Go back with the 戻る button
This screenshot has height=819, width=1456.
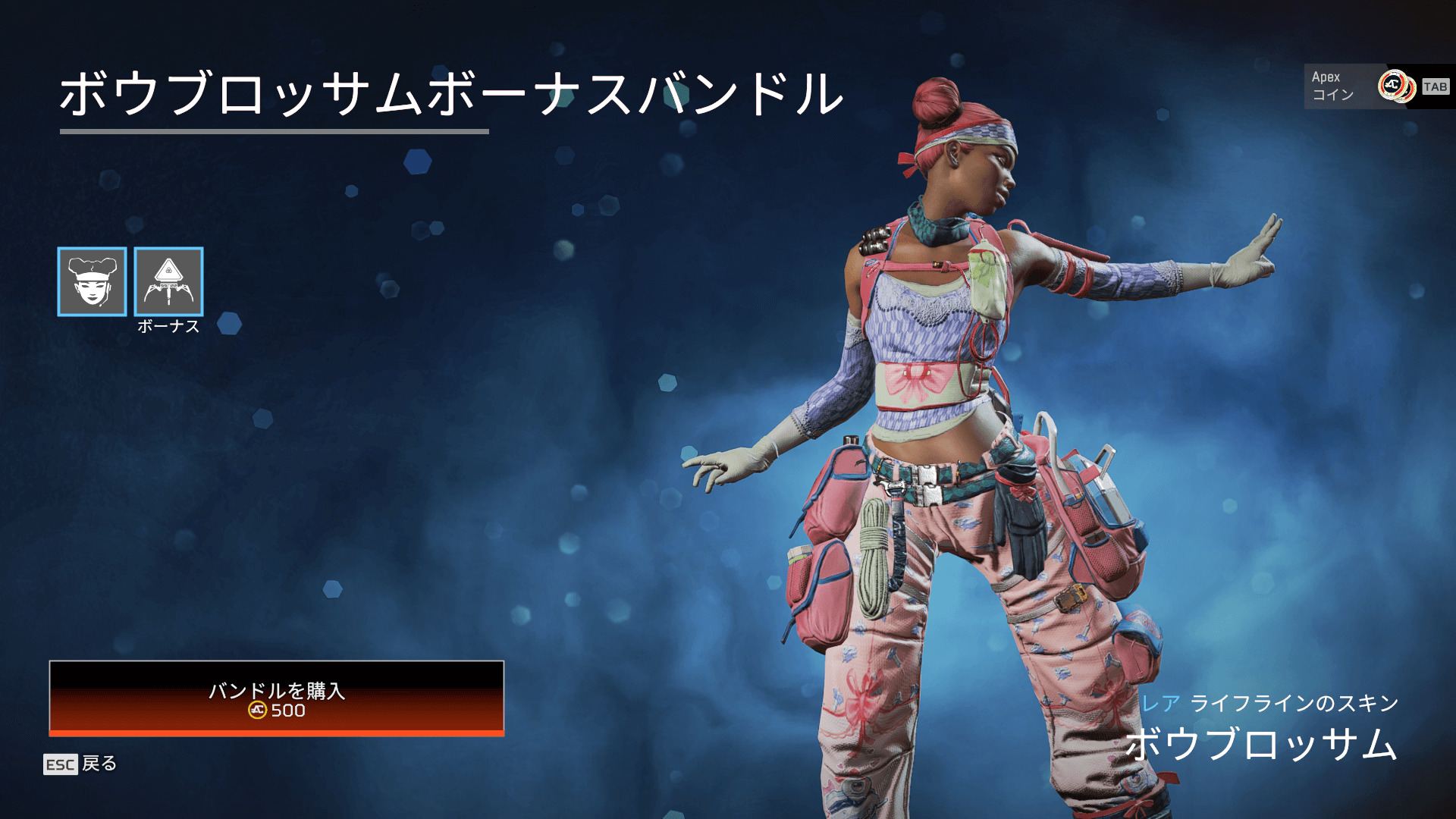(x=81, y=764)
